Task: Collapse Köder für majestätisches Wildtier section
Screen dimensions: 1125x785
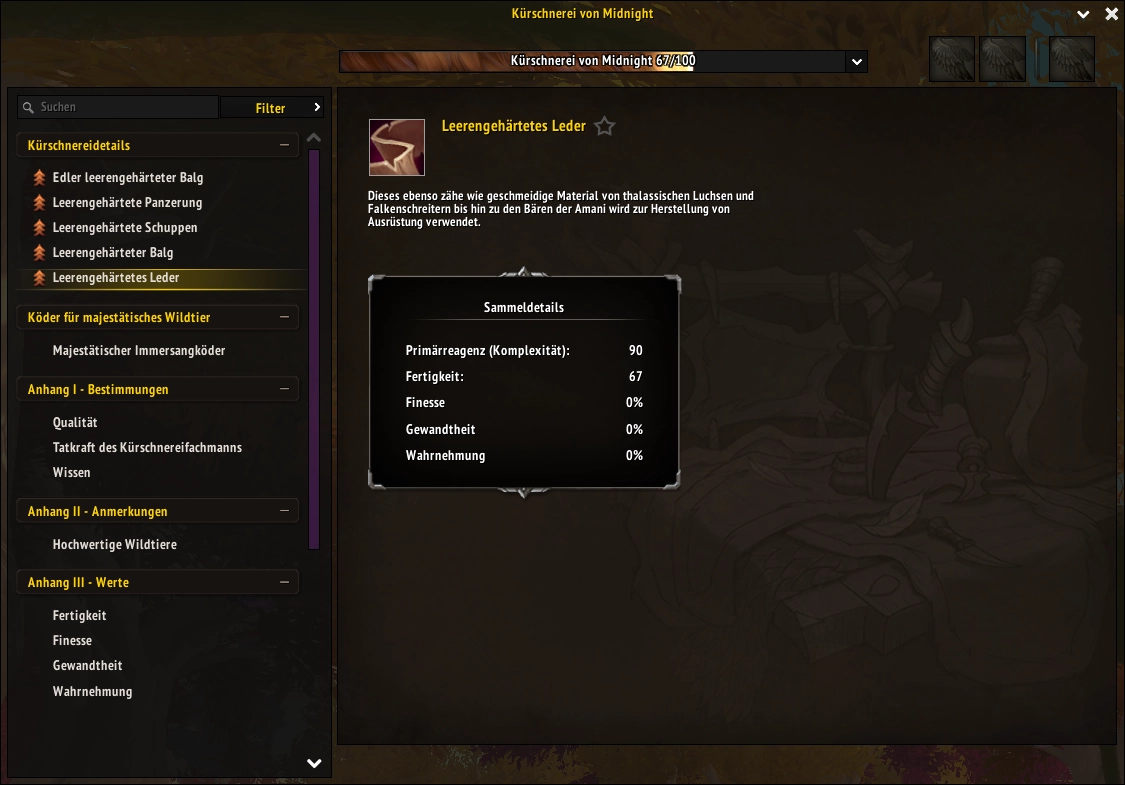Action: point(284,318)
